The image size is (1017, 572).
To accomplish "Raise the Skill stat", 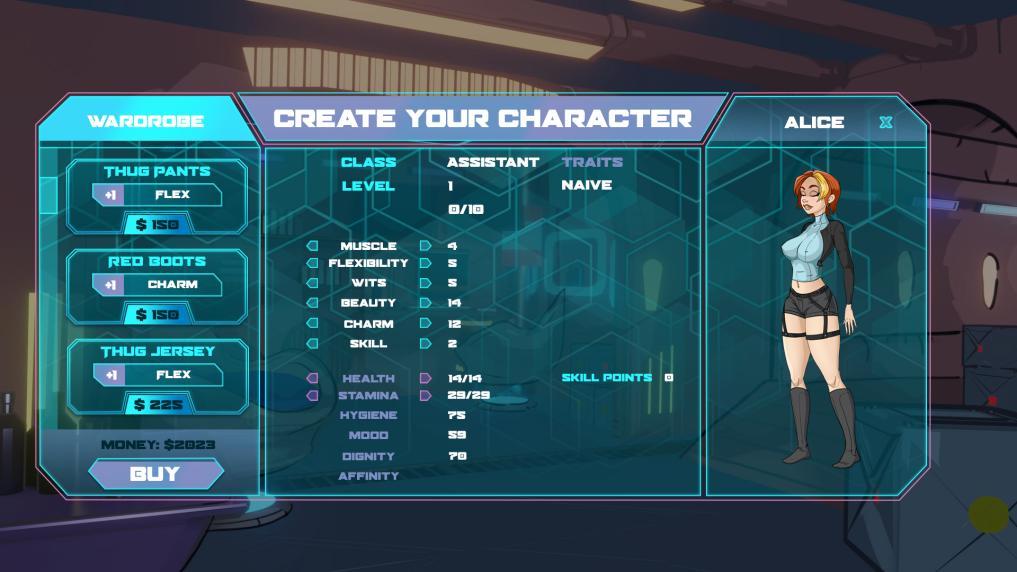I will (x=426, y=344).
